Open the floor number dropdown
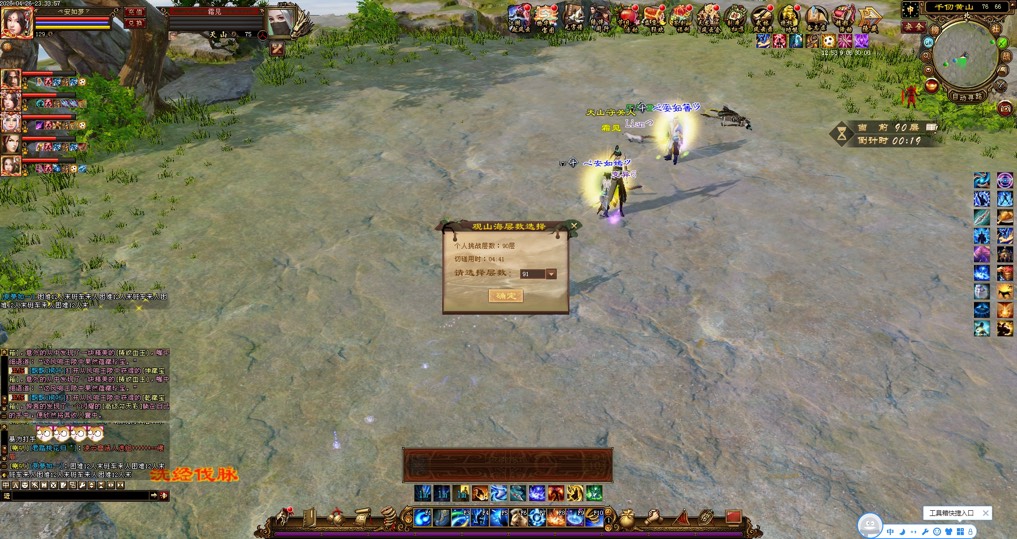This screenshot has width=1017, height=539. (551, 274)
